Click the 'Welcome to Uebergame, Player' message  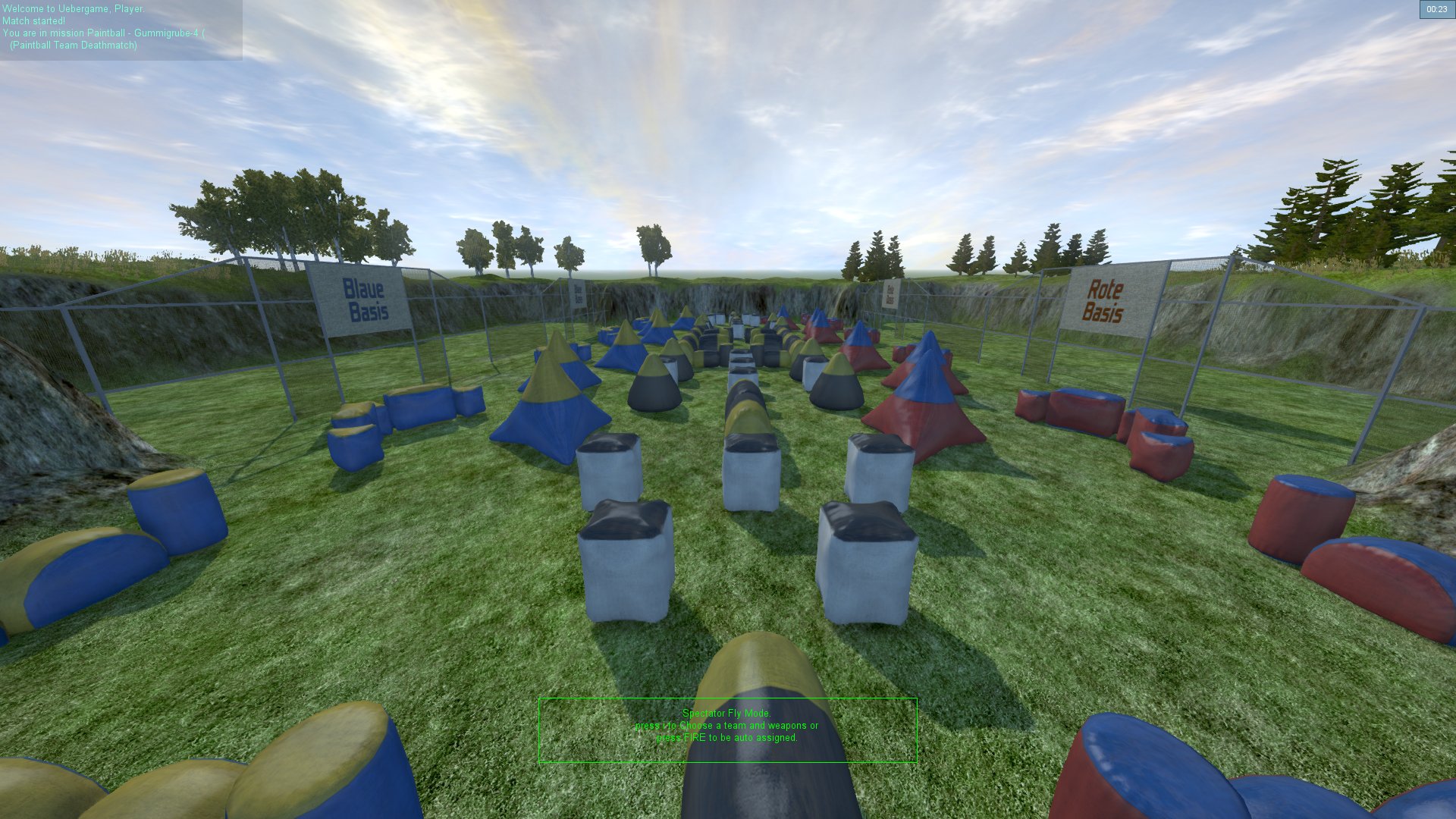click(72, 10)
